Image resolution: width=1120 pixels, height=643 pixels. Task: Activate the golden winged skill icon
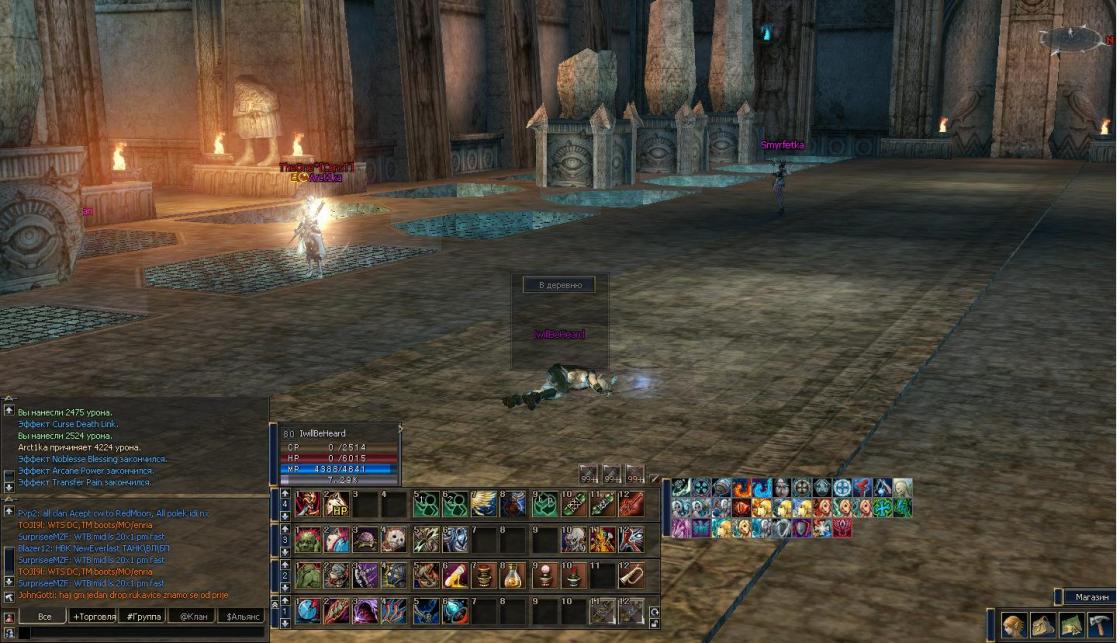(485, 504)
